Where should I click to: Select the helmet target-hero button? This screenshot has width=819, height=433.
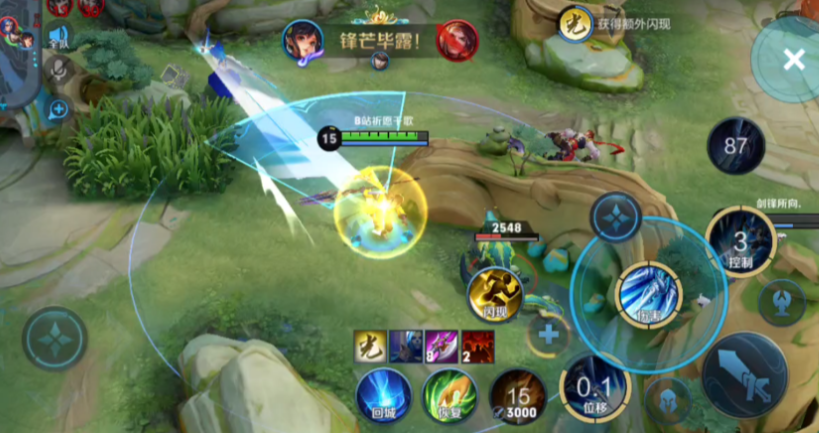coord(667,400)
